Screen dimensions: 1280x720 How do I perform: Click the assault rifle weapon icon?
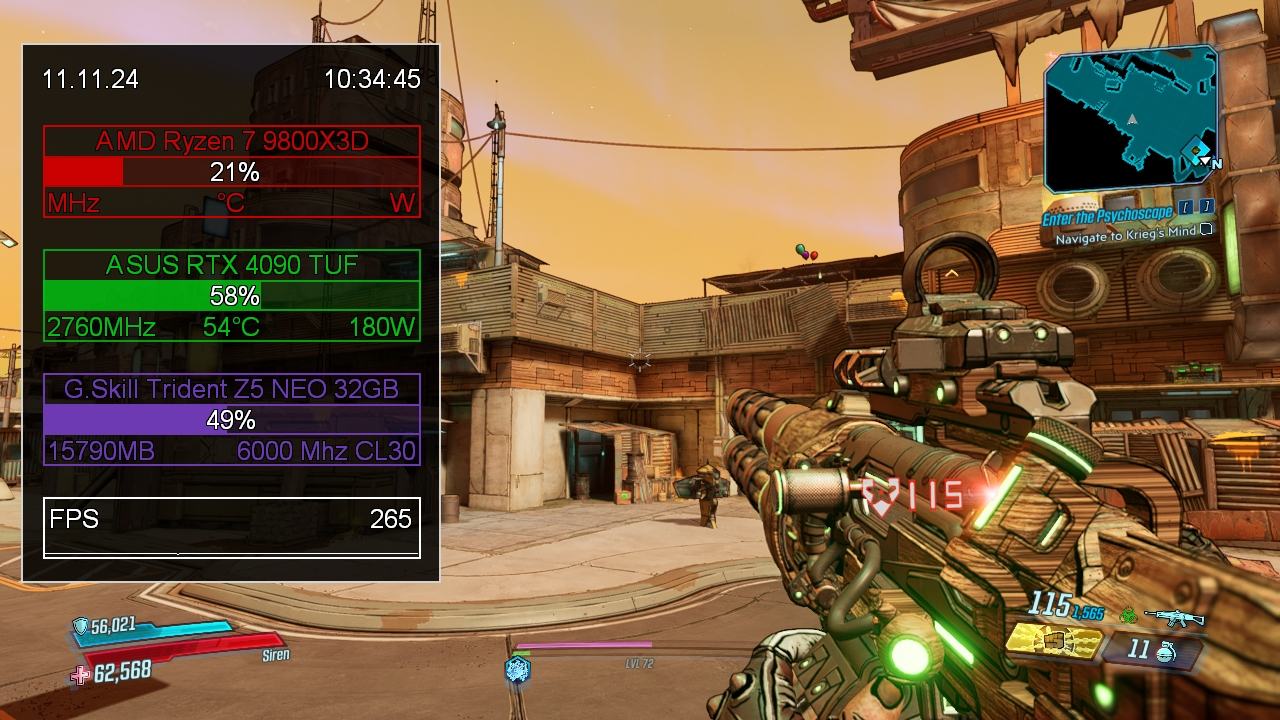click(1174, 617)
